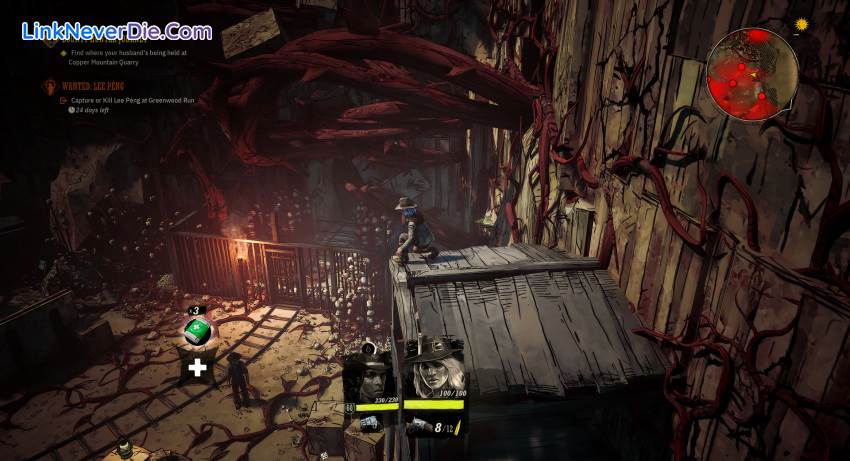
Task: Select the Wanted: Lee Peng quest entry
Action: pyautogui.click(x=95, y=88)
